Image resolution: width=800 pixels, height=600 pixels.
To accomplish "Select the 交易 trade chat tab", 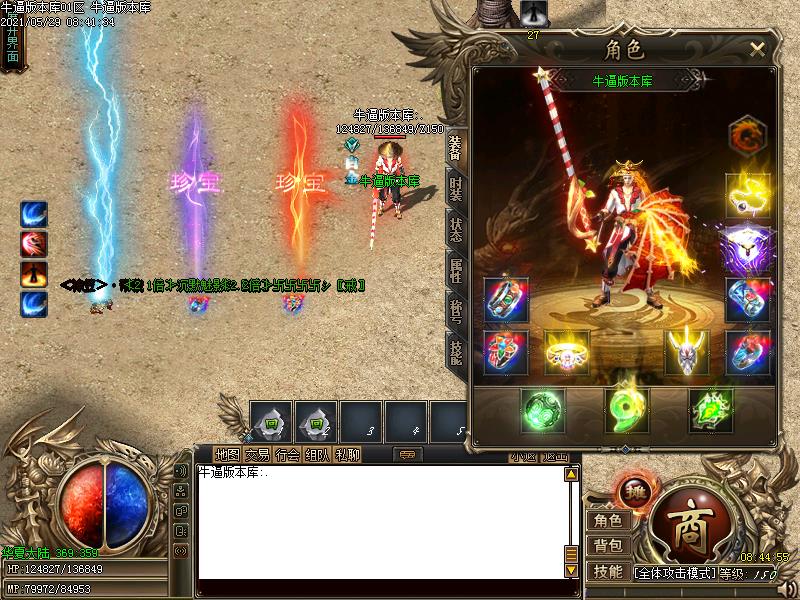I will click(x=257, y=455).
